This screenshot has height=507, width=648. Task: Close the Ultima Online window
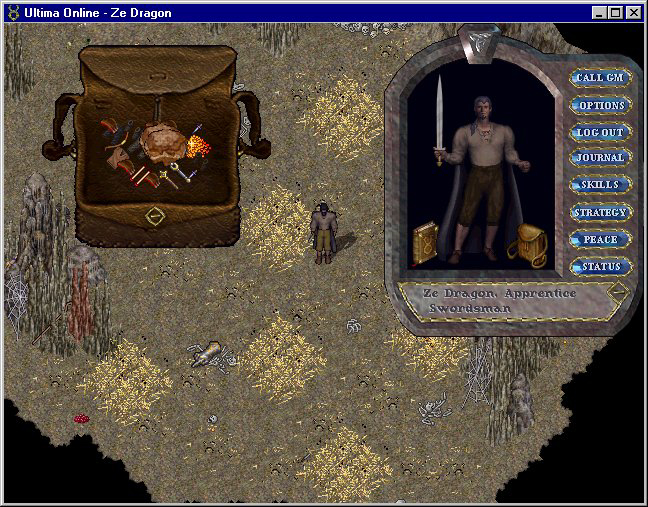632,12
